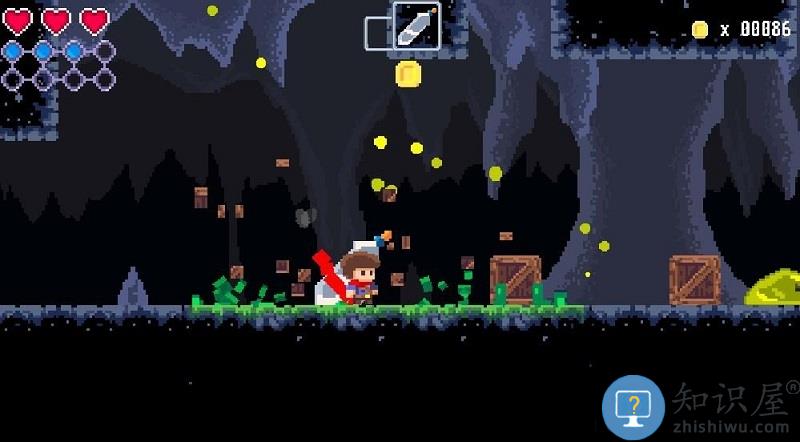Select the equipped sword weapon slot
The height and width of the screenshot is (442, 800).
pyautogui.click(x=417, y=26)
